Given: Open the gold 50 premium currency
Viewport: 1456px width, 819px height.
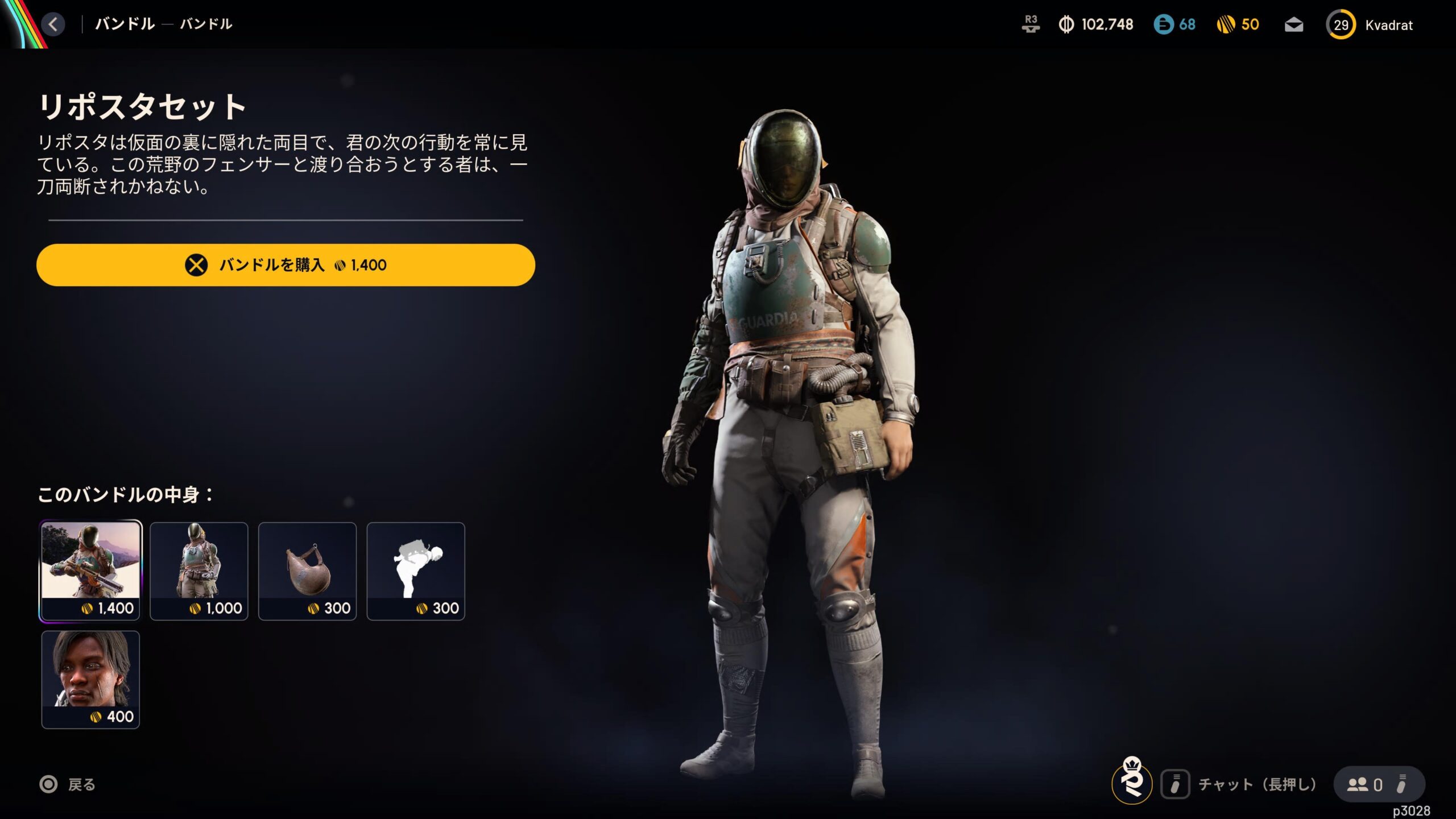Looking at the screenshot, I should point(1238,24).
